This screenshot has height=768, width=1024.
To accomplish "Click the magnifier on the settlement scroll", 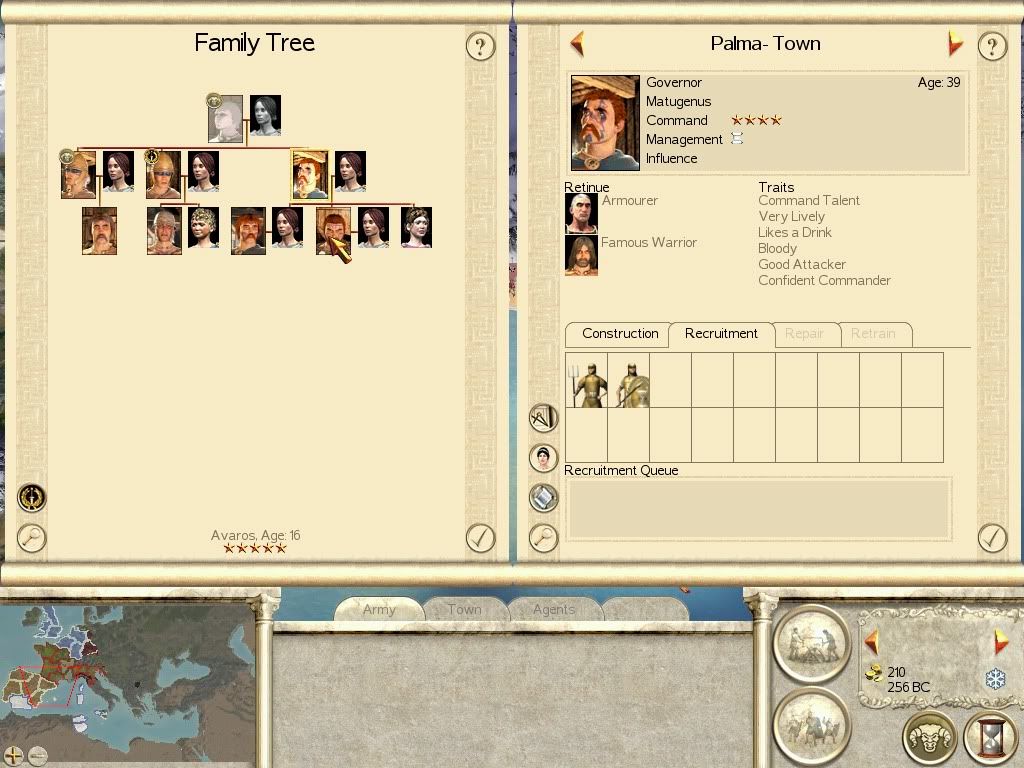I will click(x=543, y=538).
